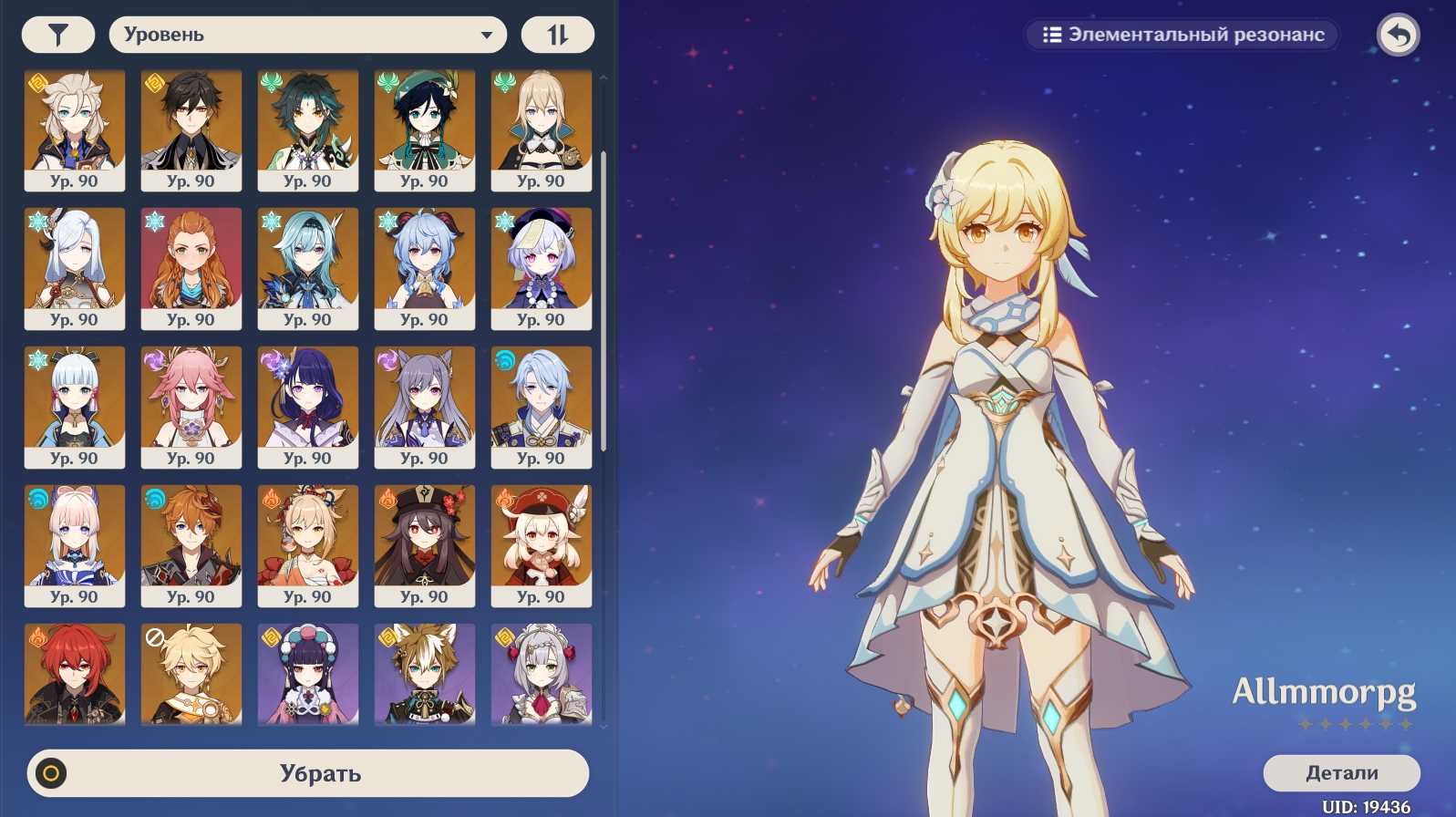Screen dimensions: 1456x817
Task: Select Klee's character portrait
Action: click(542, 545)
